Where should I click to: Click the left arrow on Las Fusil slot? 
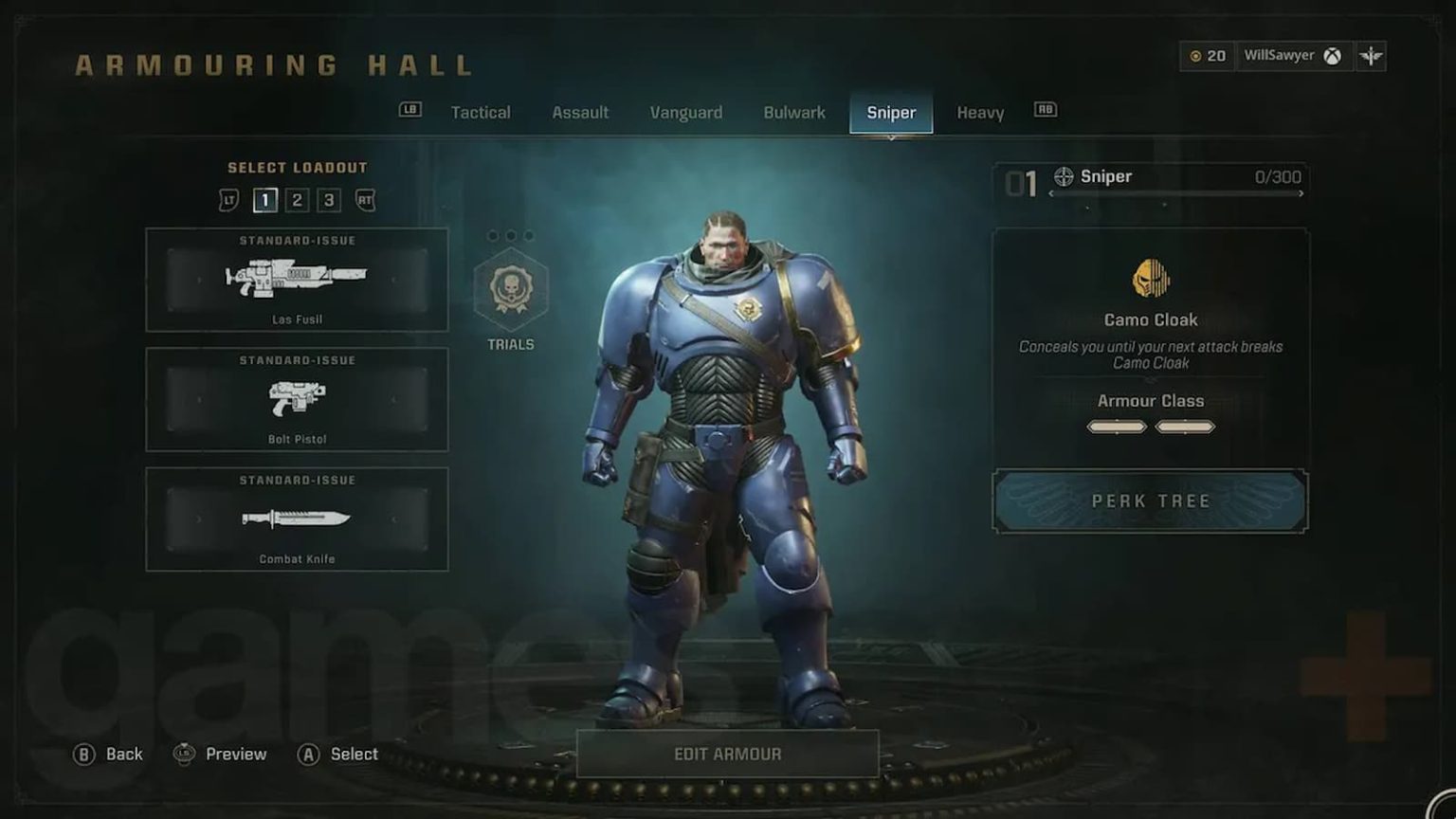coord(199,282)
